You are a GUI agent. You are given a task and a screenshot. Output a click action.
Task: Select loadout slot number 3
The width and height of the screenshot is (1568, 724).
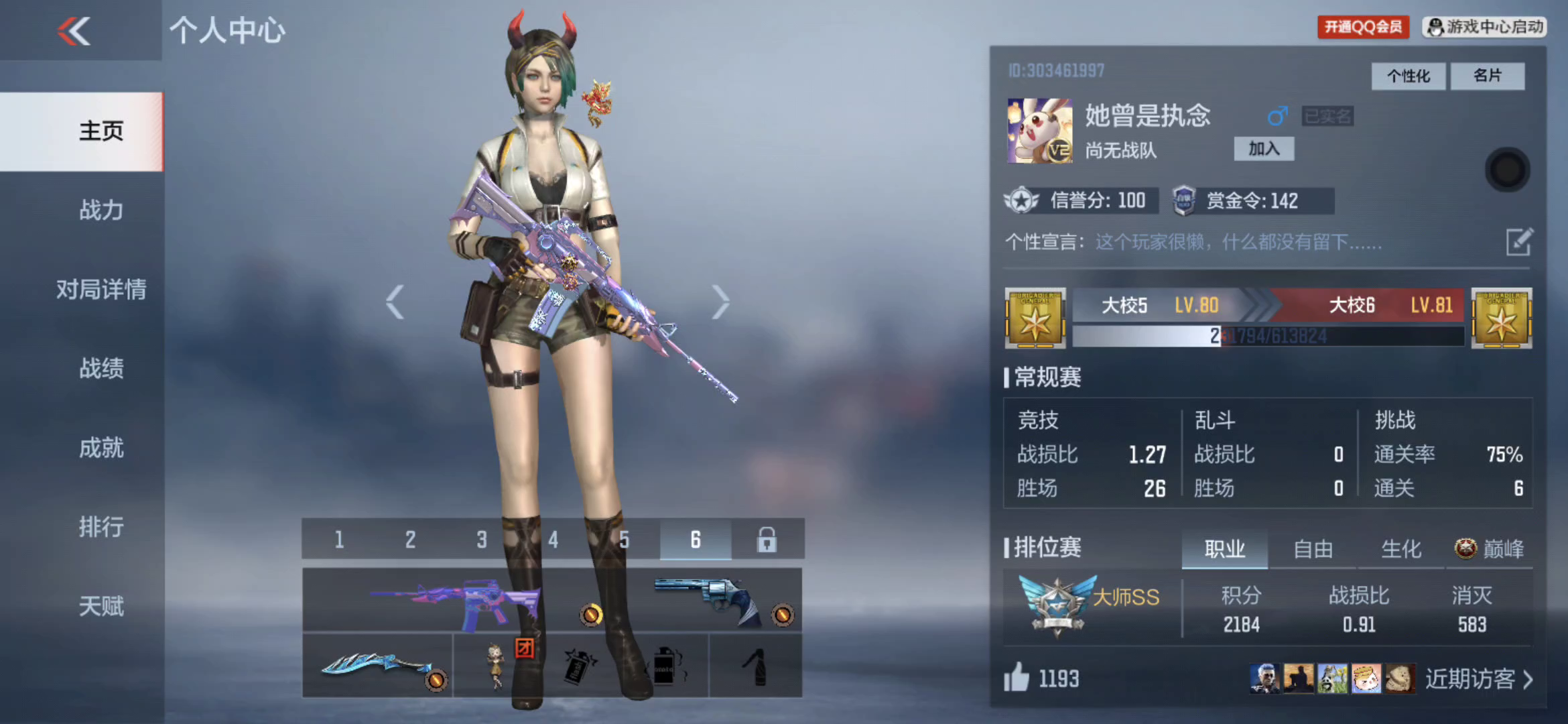tap(481, 539)
